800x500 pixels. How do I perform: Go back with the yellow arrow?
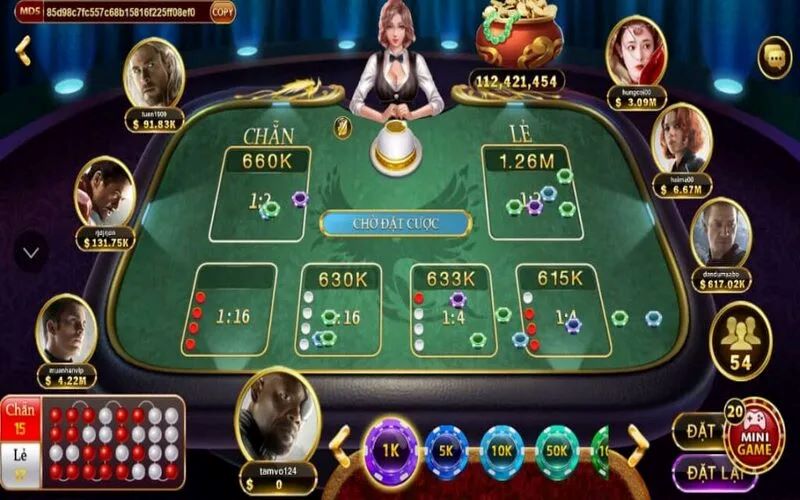pos(23,50)
